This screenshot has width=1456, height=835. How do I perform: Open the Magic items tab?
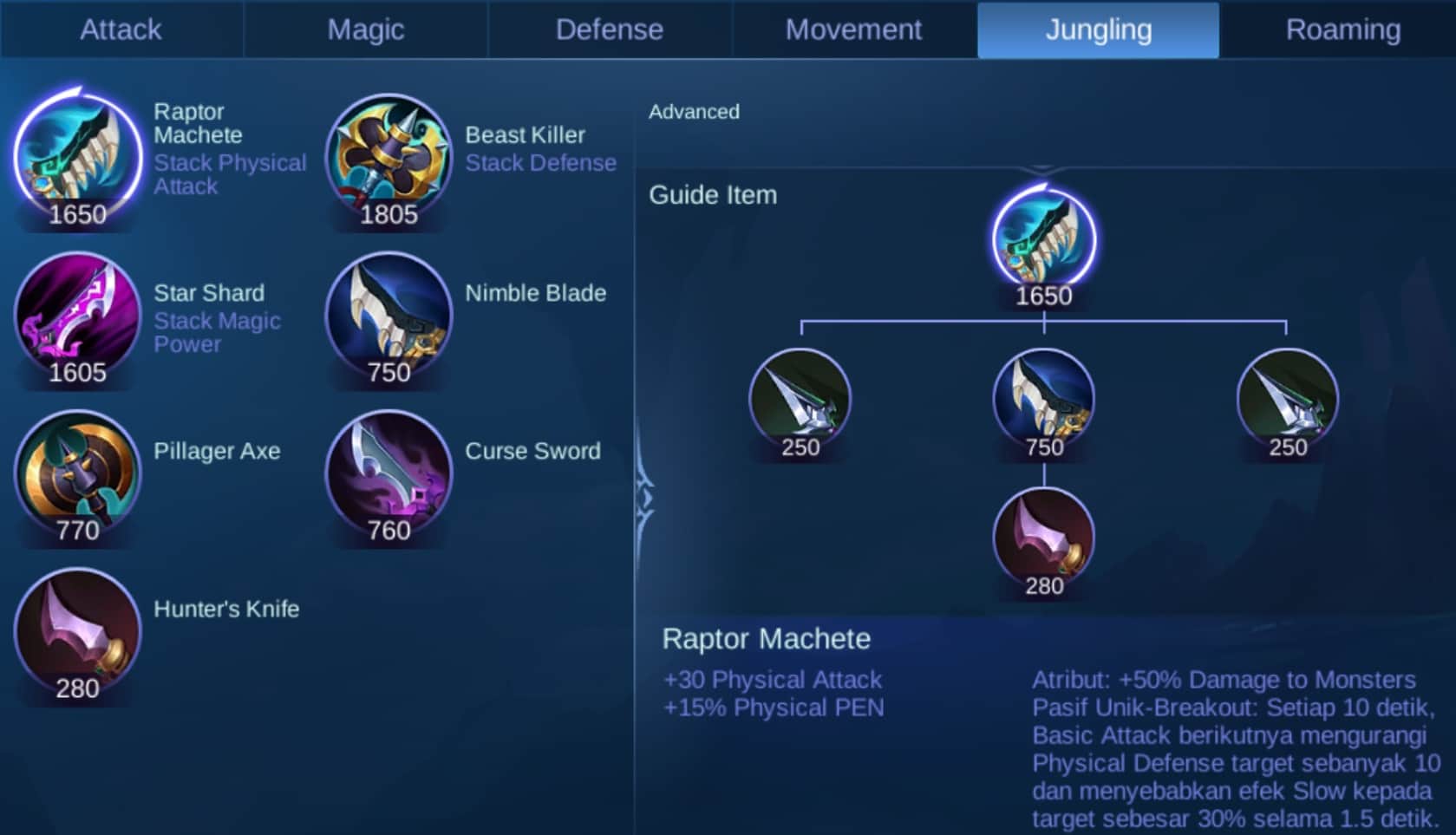tap(364, 29)
